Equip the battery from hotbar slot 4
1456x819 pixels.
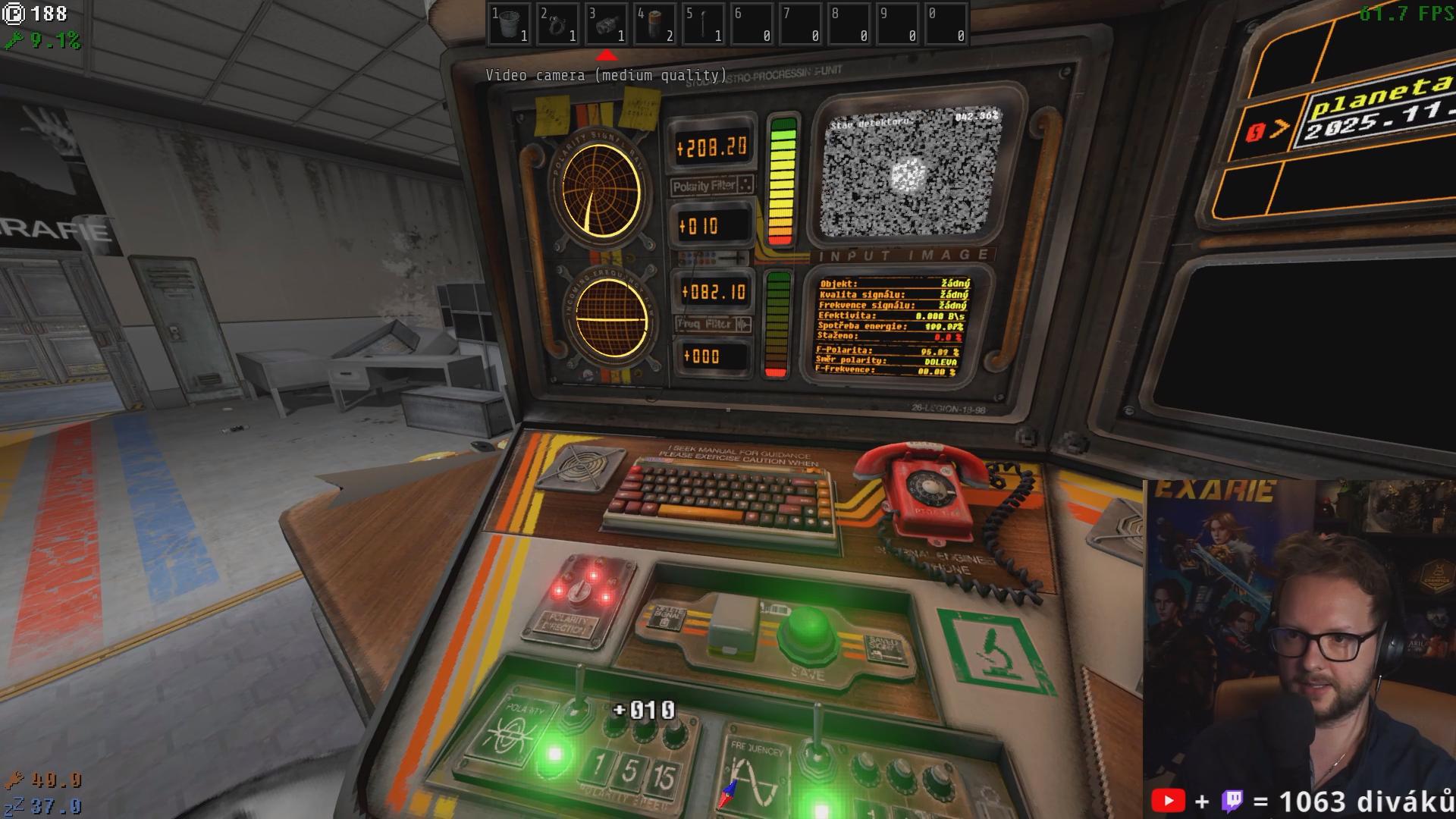tap(655, 24)
